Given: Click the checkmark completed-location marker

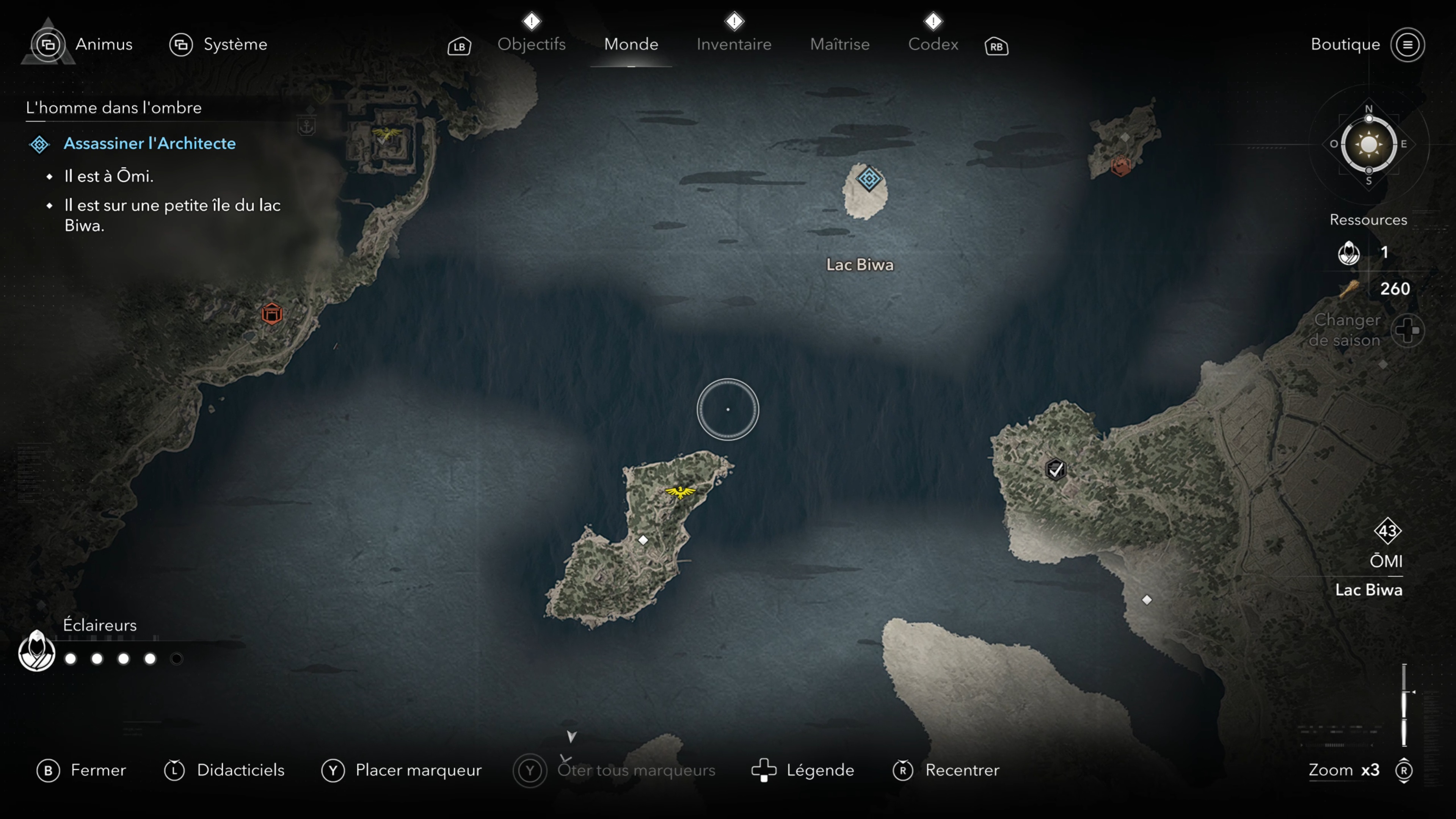Looking at the screenshot, I should (1055, 469).
